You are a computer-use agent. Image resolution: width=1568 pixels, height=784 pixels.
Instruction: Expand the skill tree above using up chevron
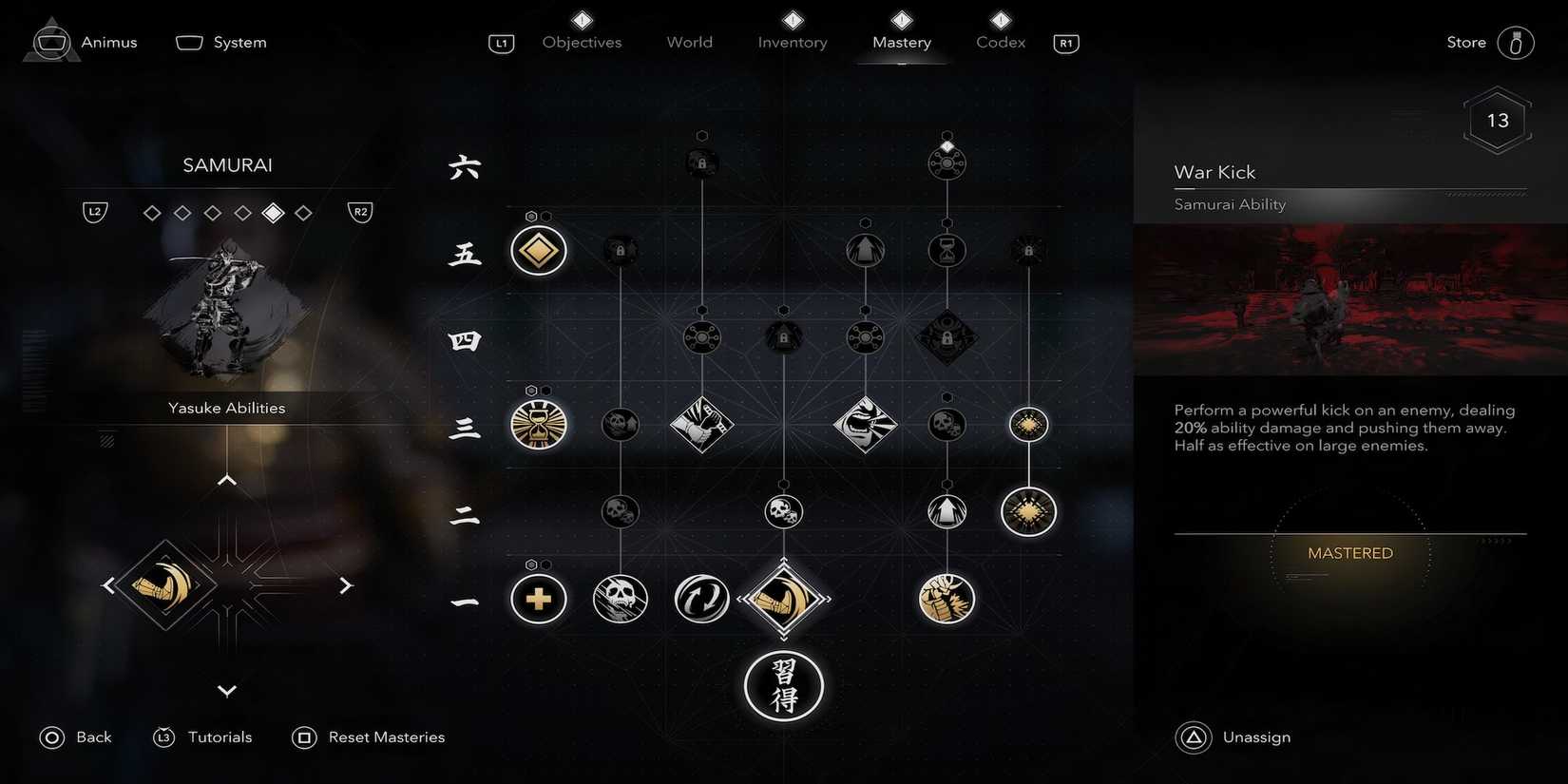pyautogui.click(x=226, y=479)
